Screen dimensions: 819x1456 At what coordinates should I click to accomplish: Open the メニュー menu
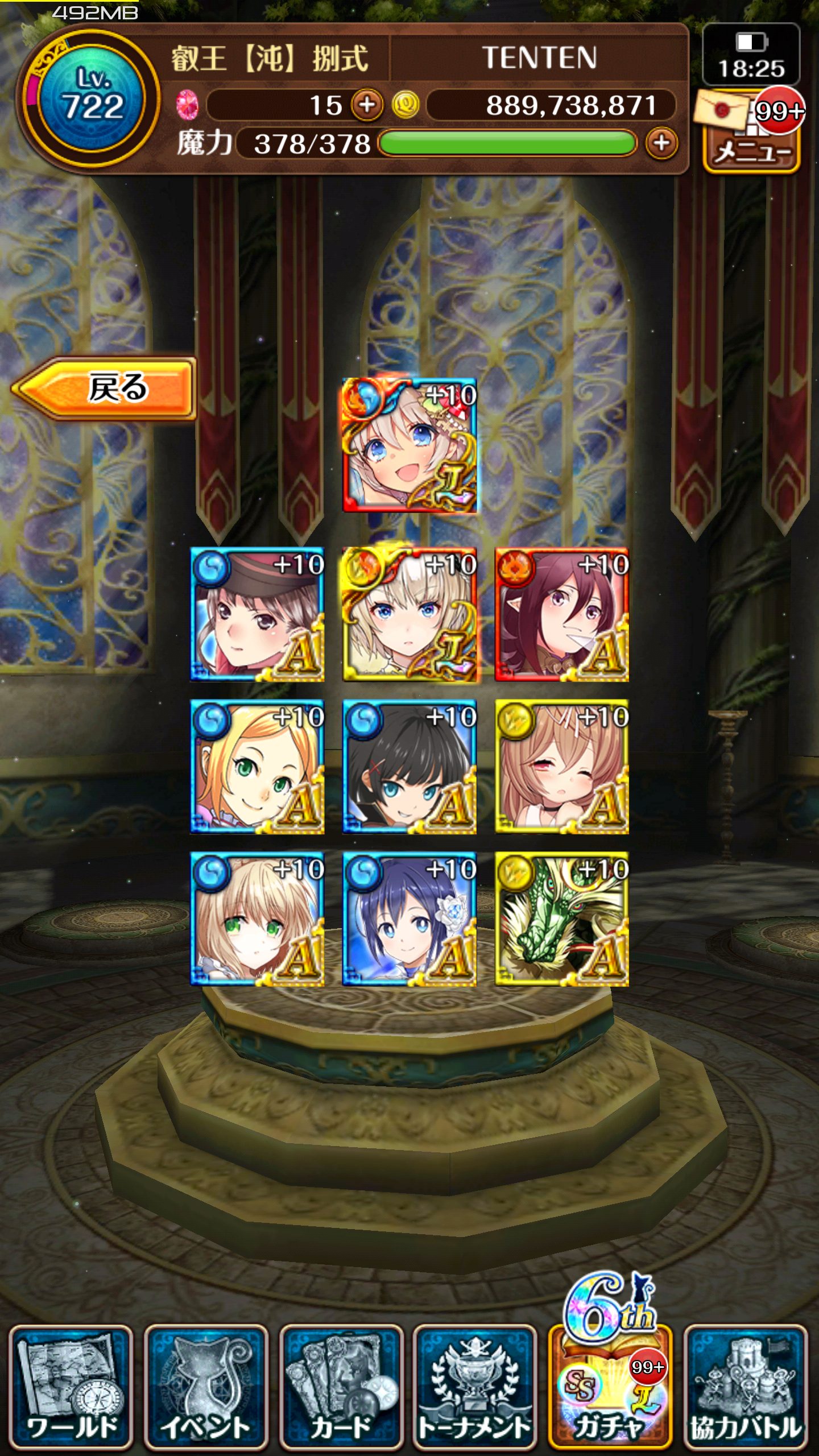752,151
